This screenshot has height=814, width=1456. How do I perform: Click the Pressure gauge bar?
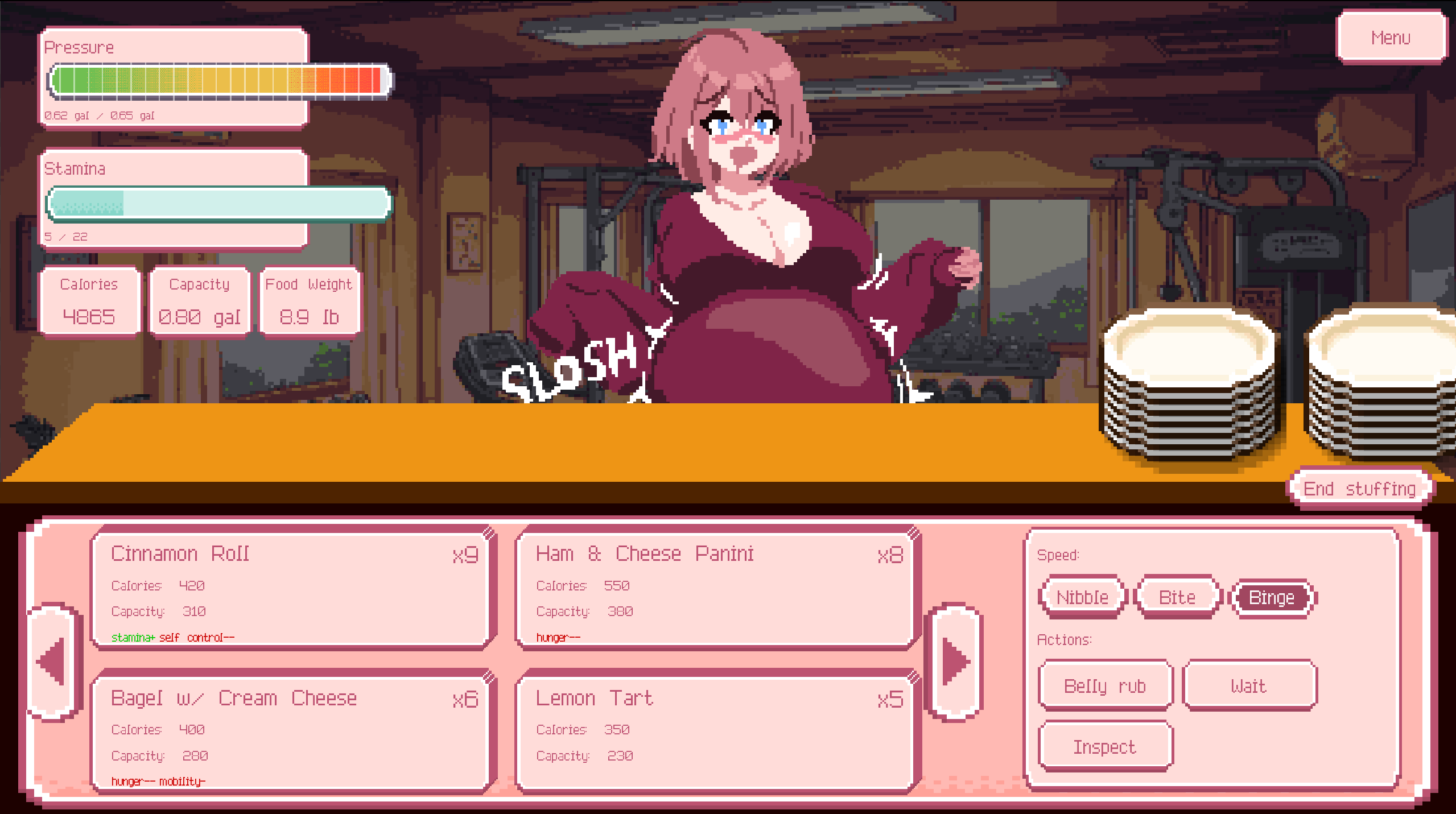[x=221, y=80]
